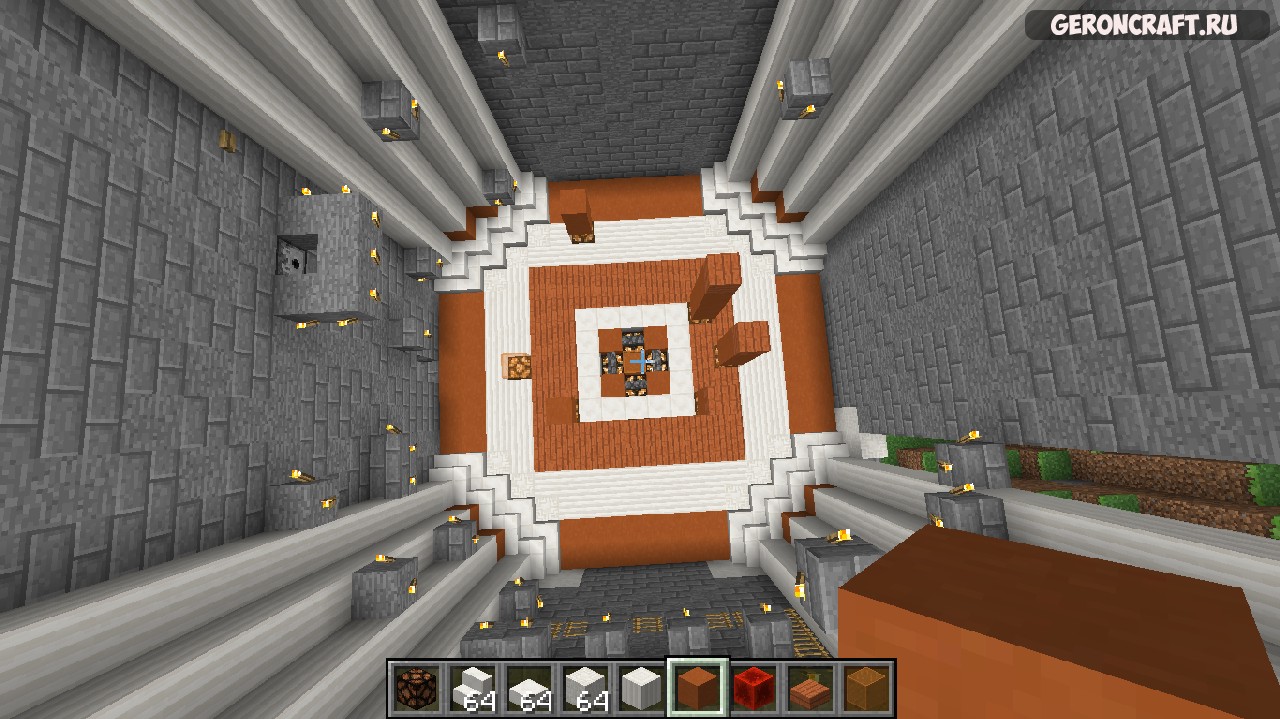The height and width of the screenshot is (719, 1280).
Task: Select the highlighted orange clay block slot
Action: click(698, 688)
